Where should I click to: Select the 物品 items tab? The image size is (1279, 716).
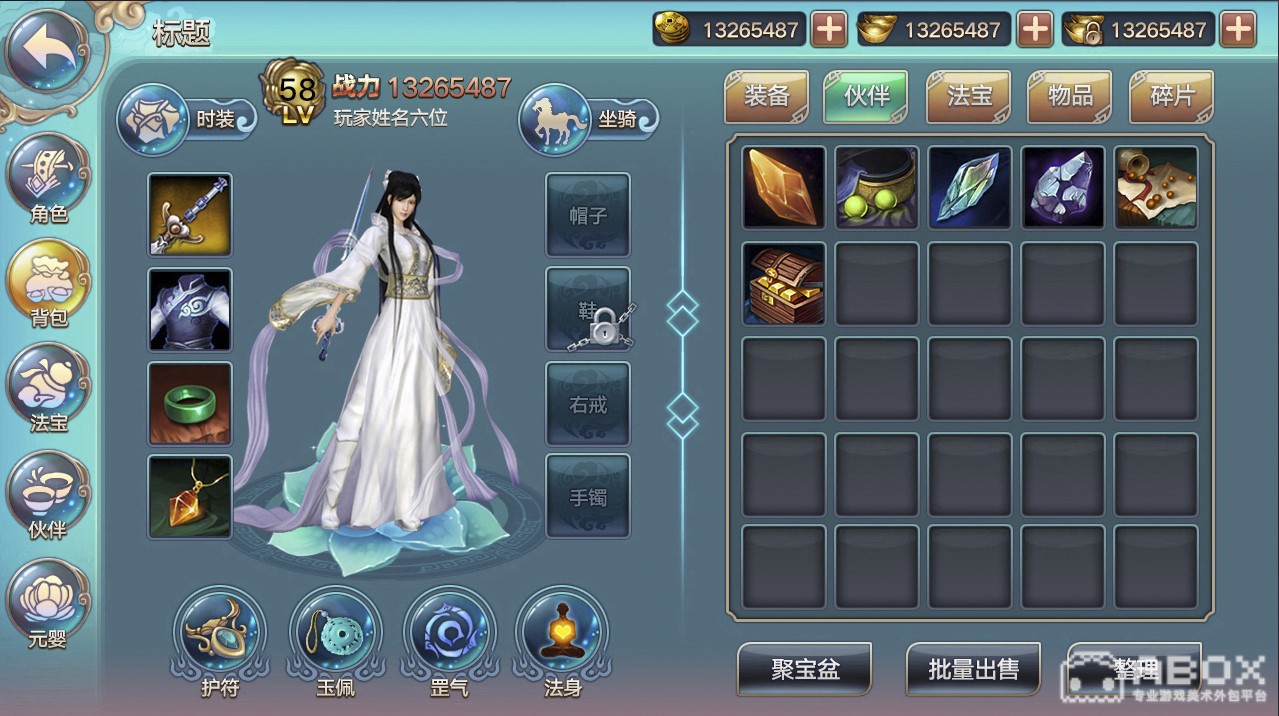tap(1070, 96)
